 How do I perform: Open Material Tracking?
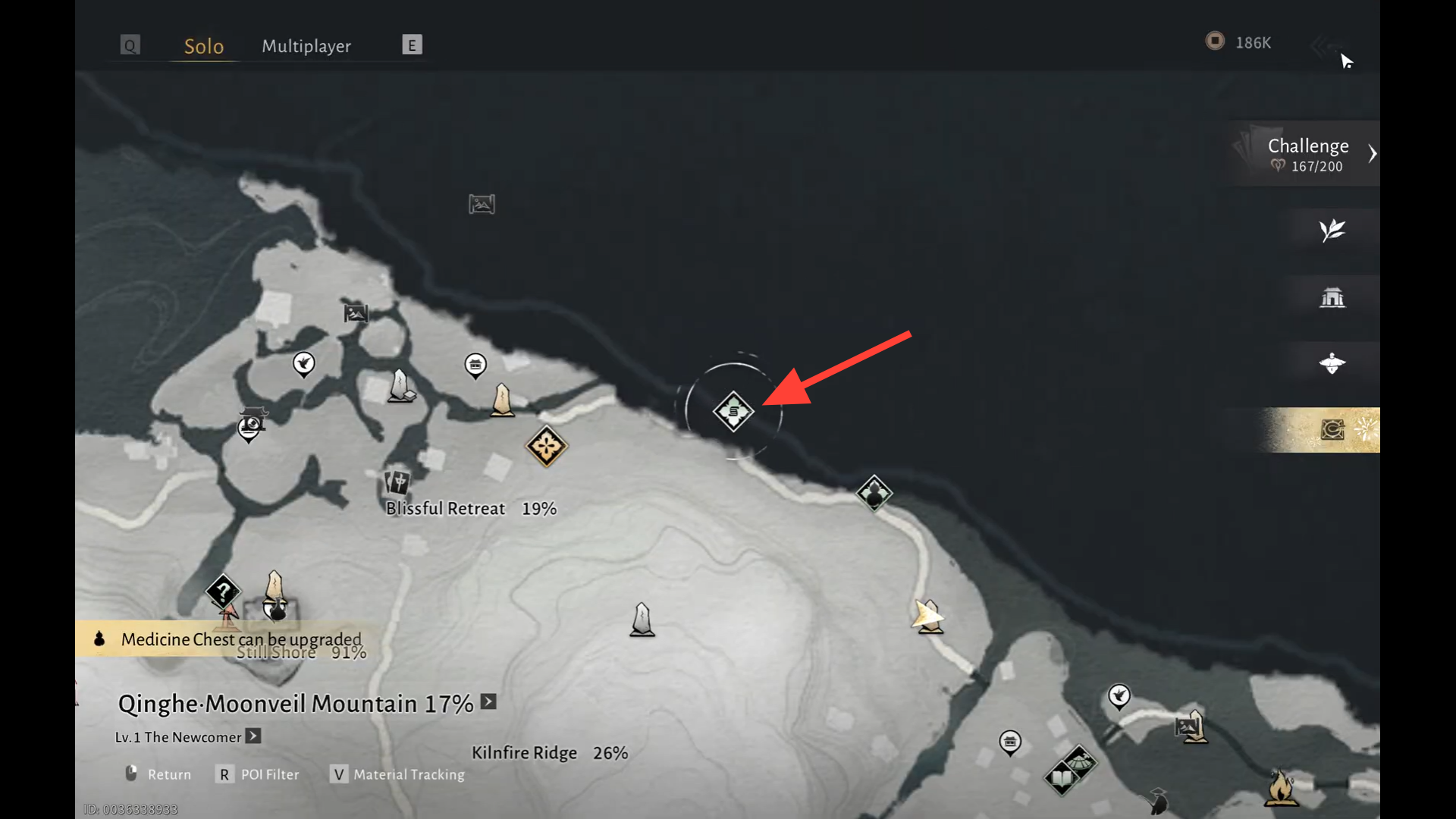(398, 774)
